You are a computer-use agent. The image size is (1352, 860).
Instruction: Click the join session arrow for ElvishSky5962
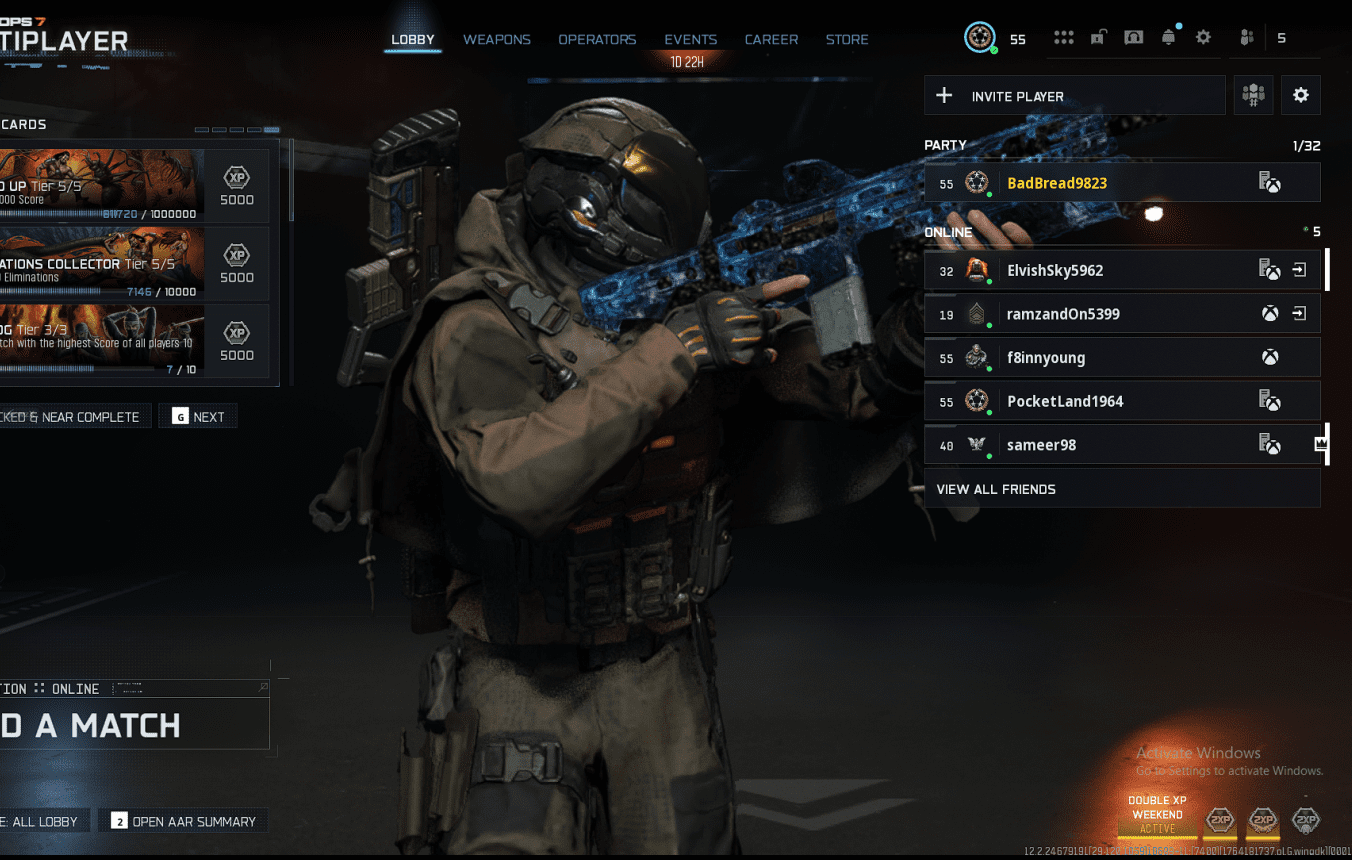click(x=1301, y=270)
